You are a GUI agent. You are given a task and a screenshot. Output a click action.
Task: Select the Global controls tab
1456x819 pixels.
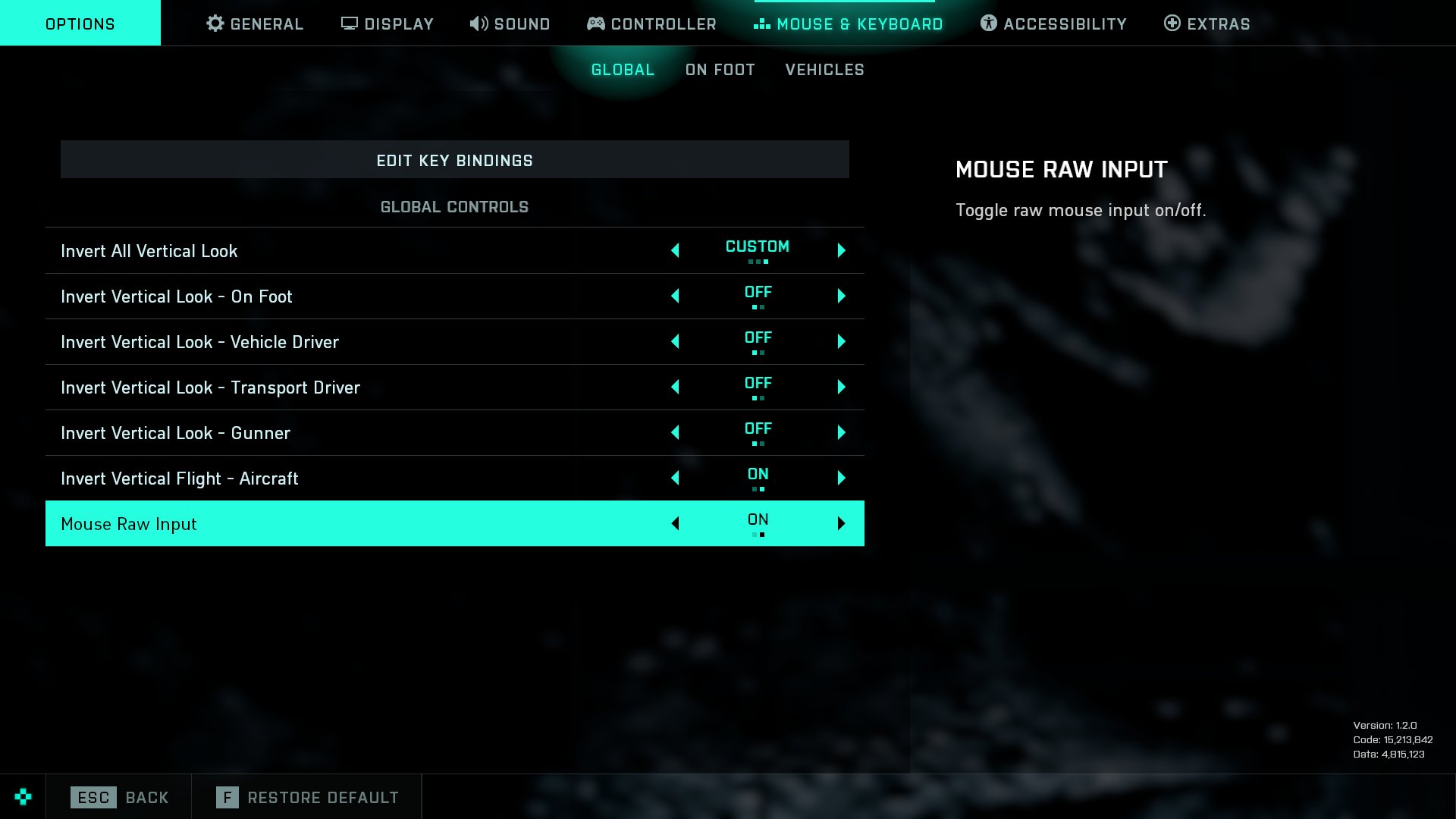pos(622,69)
